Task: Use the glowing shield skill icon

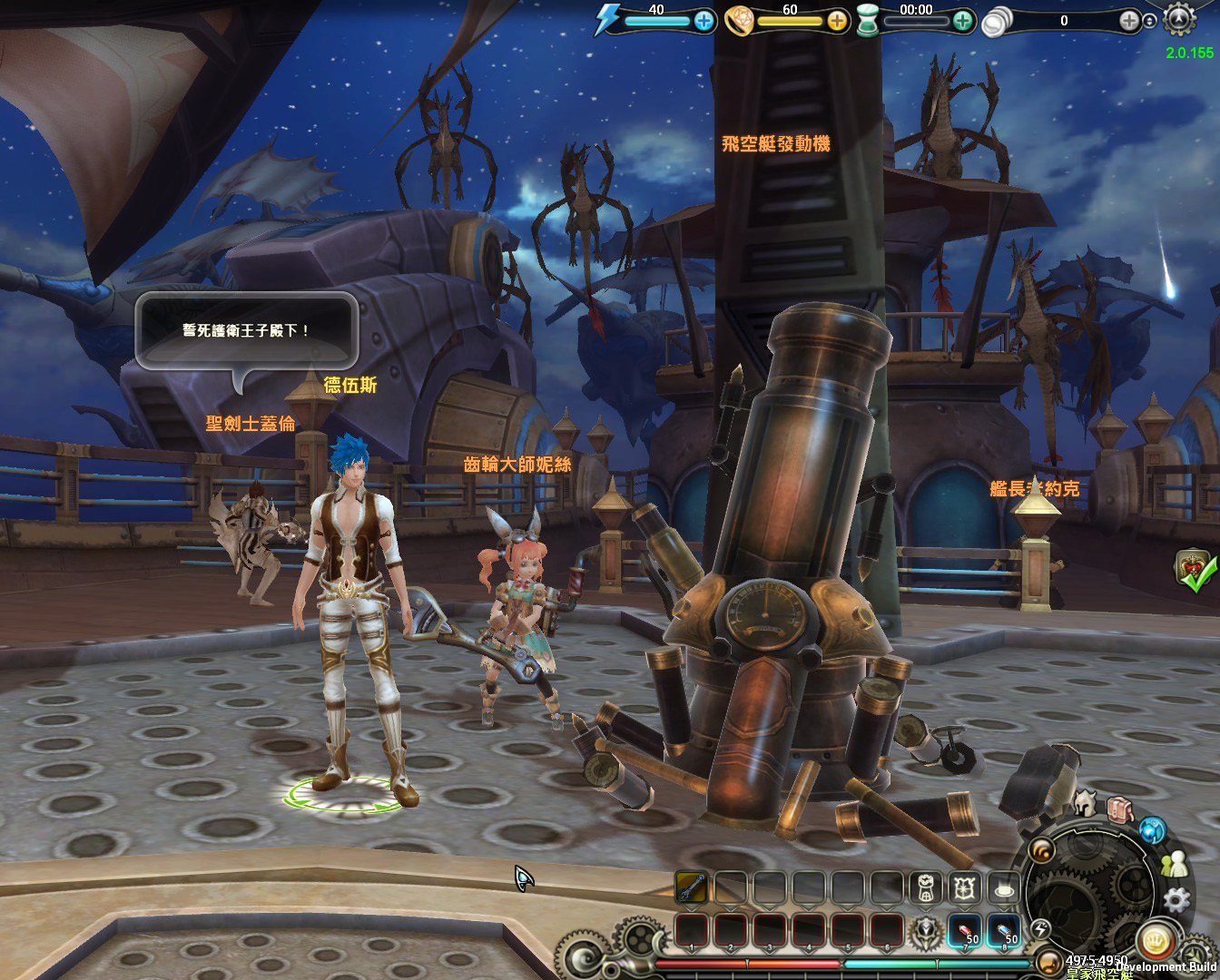Action: (x=964, y=888)
